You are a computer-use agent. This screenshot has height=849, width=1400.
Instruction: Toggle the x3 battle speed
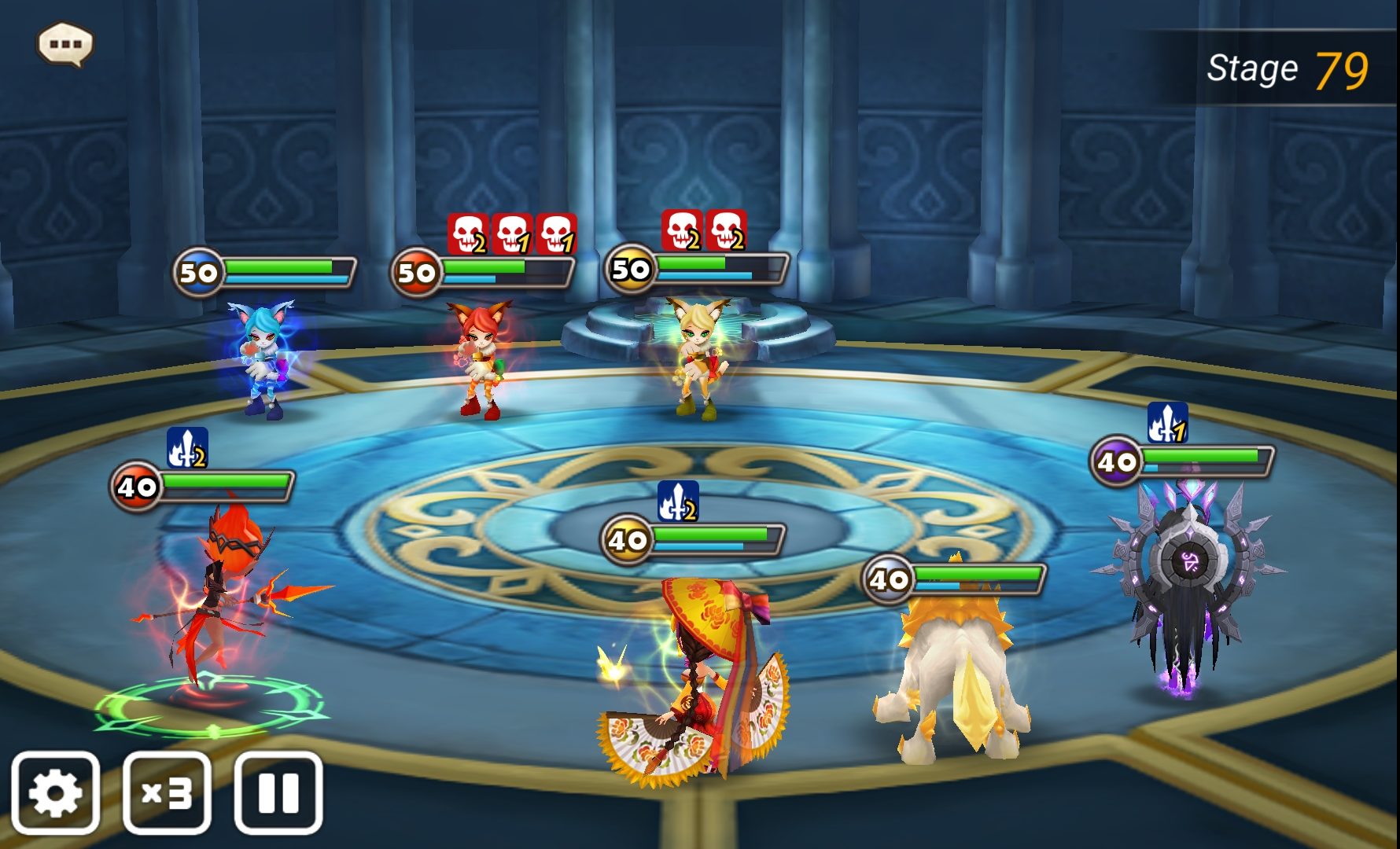[167, 792]
